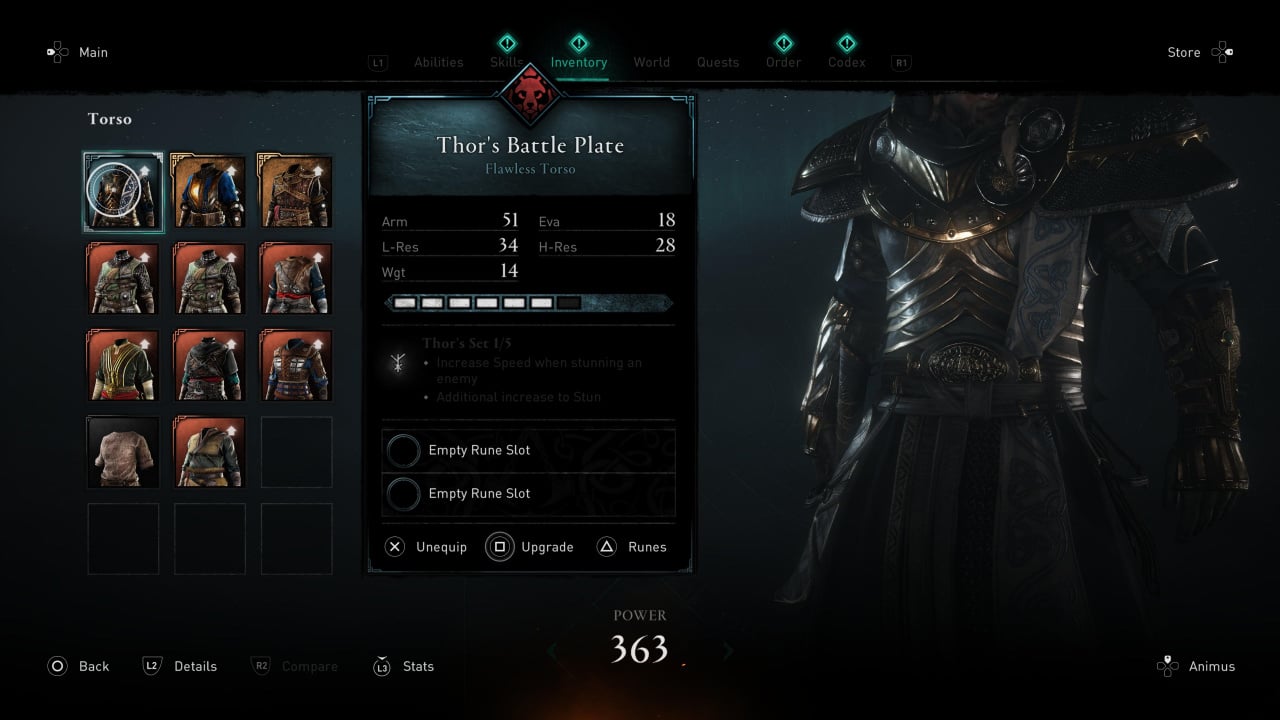
Task: Select the brown leather strapped armor
Action: 296,192
